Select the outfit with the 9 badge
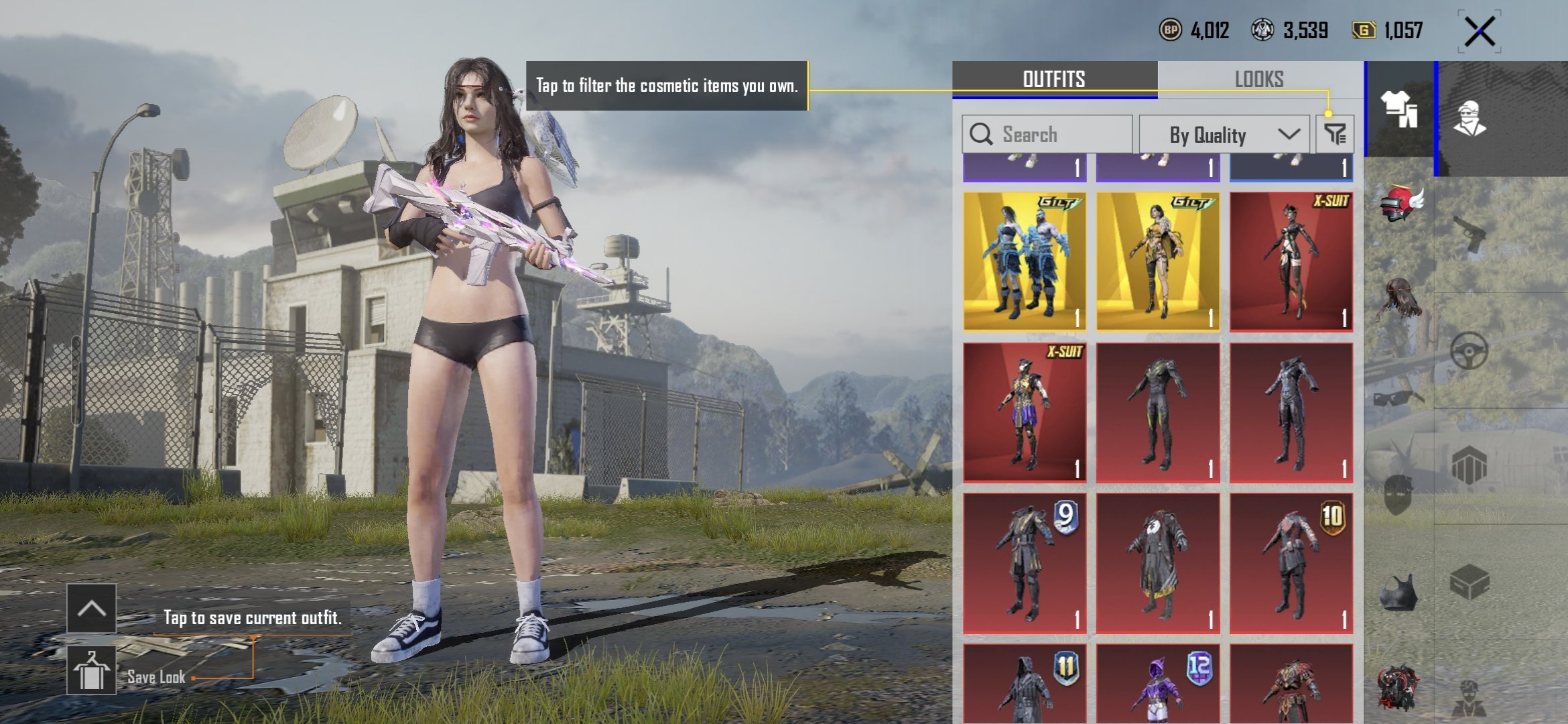 tap(1025, 563)
